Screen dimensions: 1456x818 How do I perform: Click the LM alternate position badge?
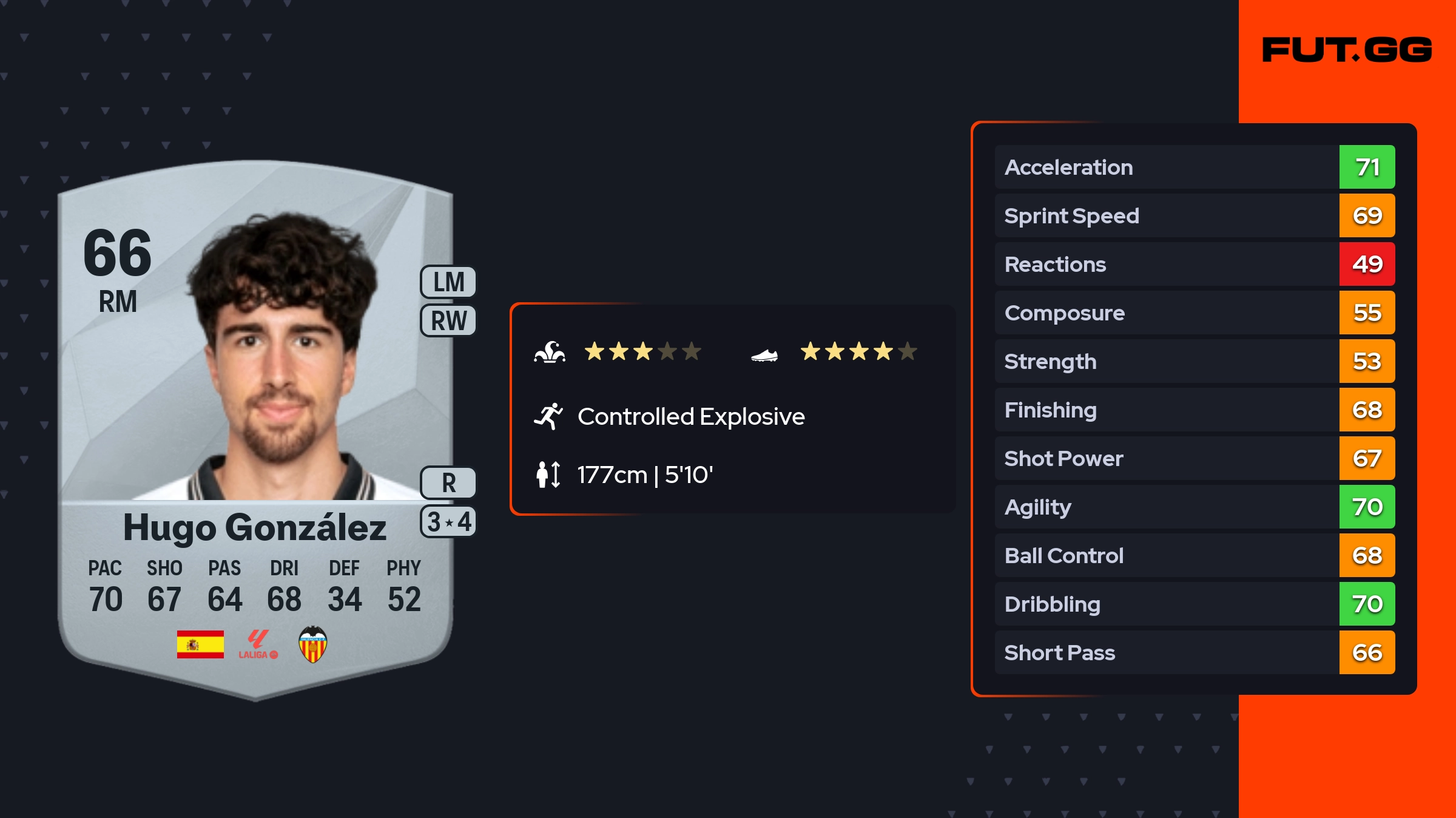448,282
